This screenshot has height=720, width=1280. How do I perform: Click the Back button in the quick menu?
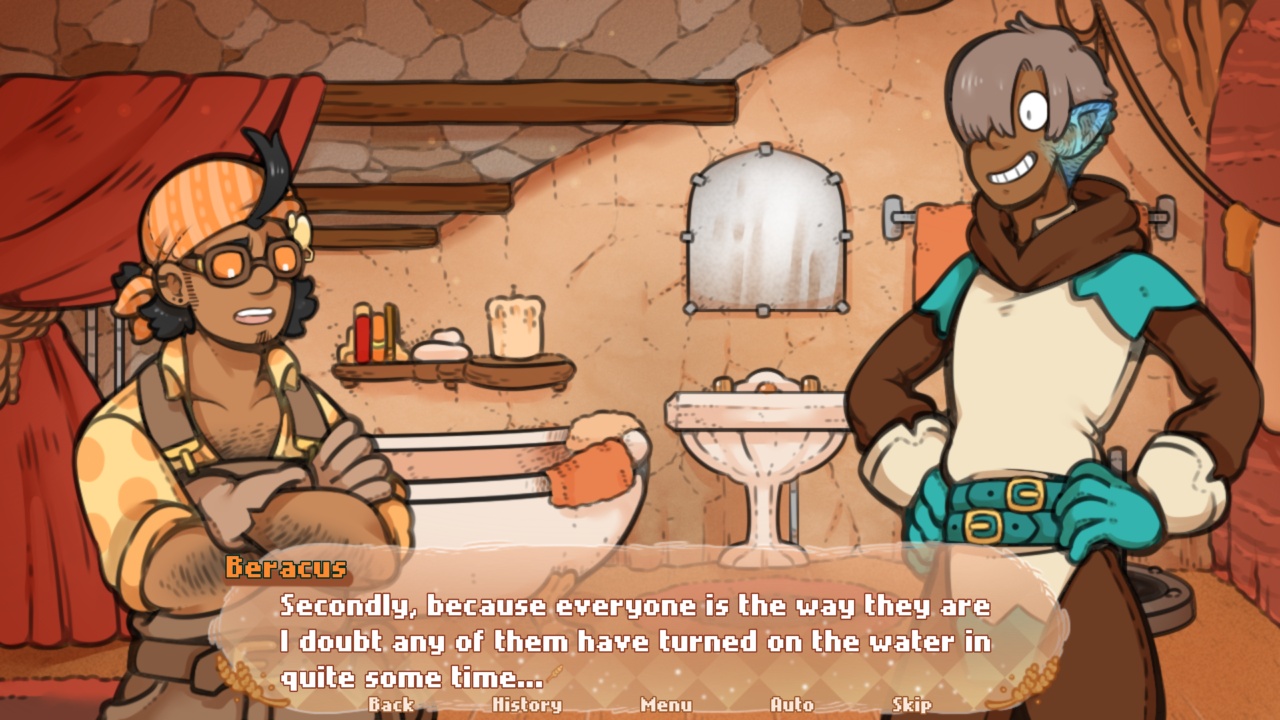coord(390,705)
